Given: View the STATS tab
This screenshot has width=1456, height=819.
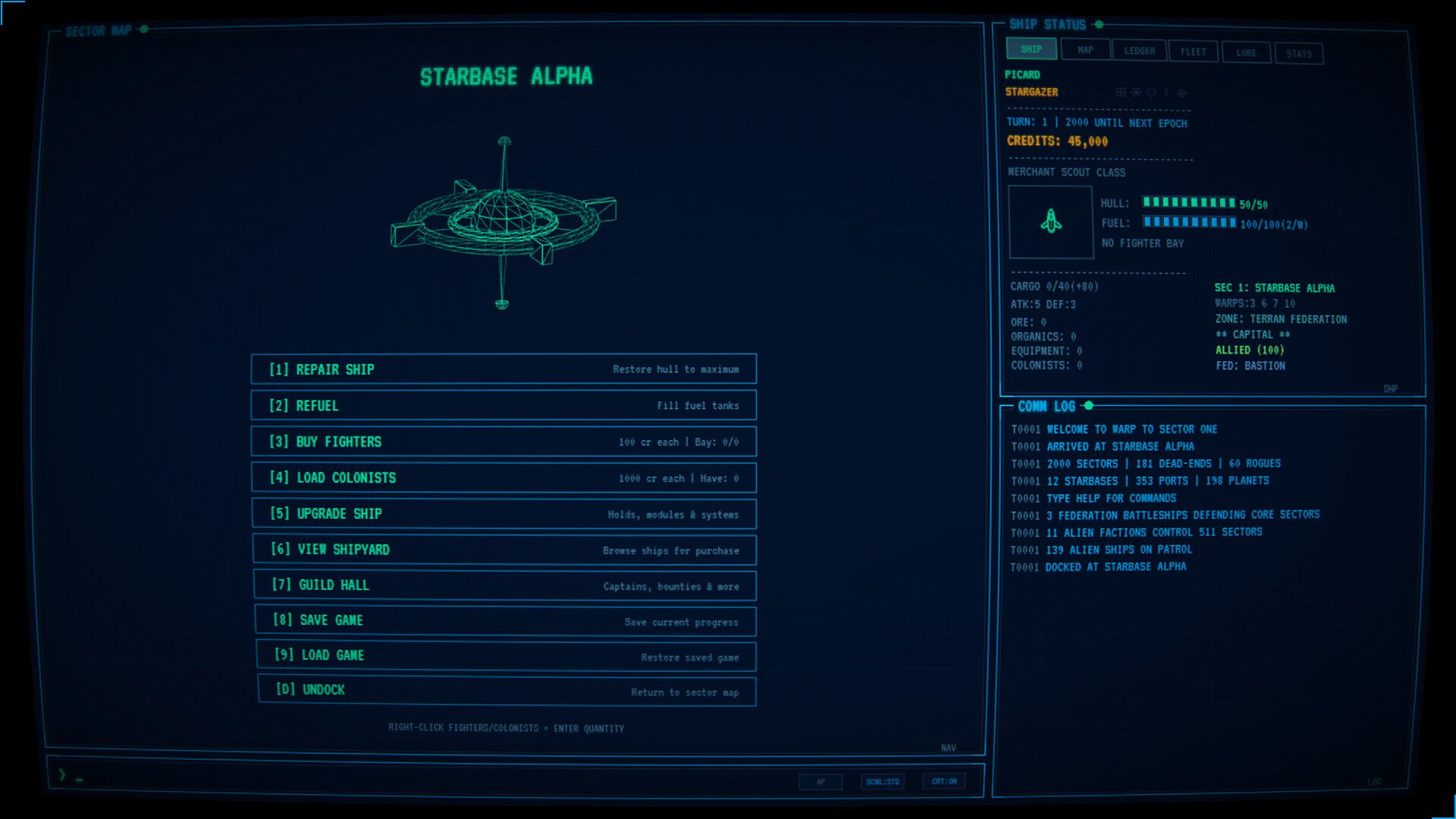Looking at the screenshot, I should 1299,53.
